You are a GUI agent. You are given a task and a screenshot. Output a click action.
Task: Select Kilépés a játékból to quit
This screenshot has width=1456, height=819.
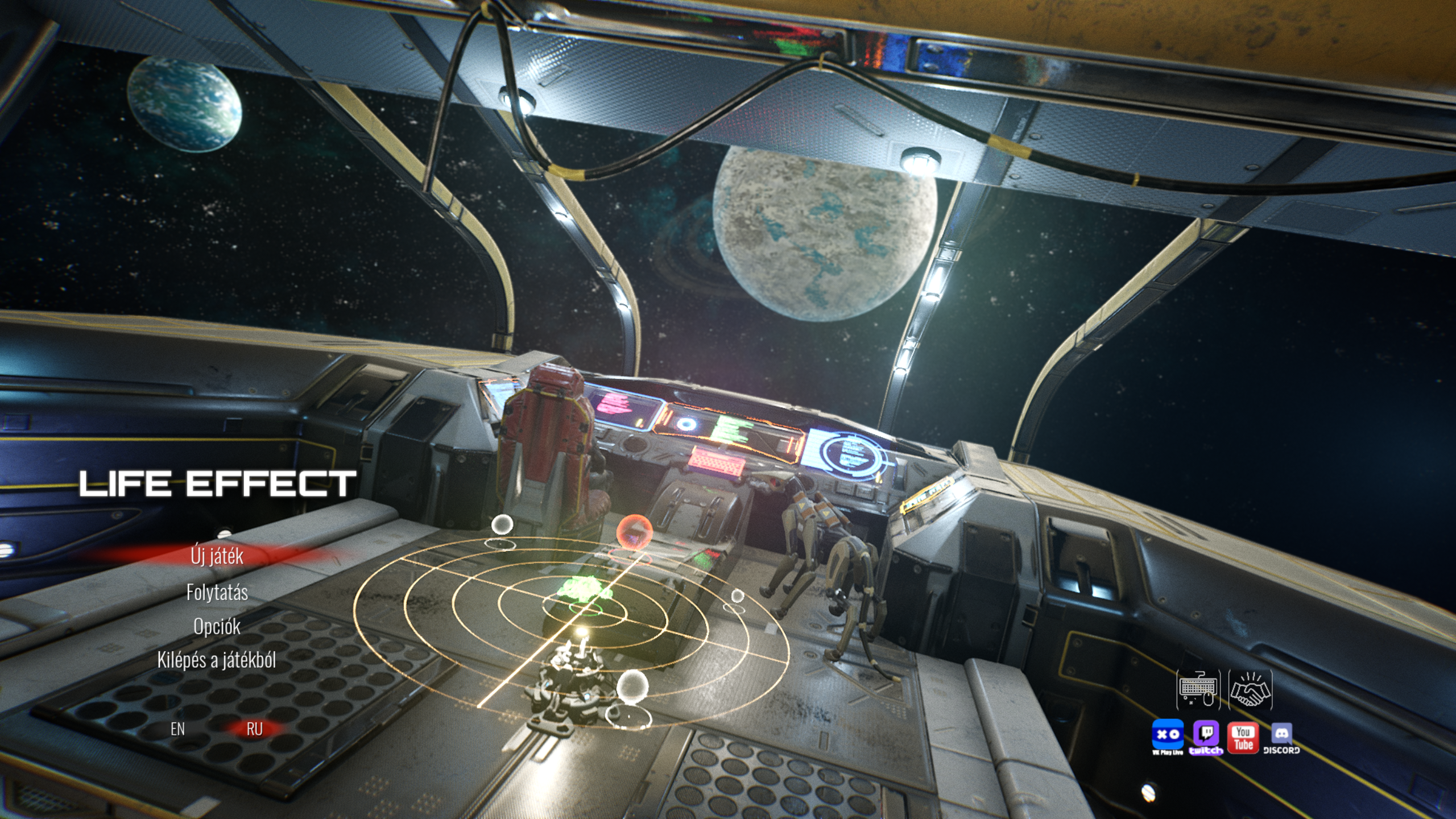217,660
